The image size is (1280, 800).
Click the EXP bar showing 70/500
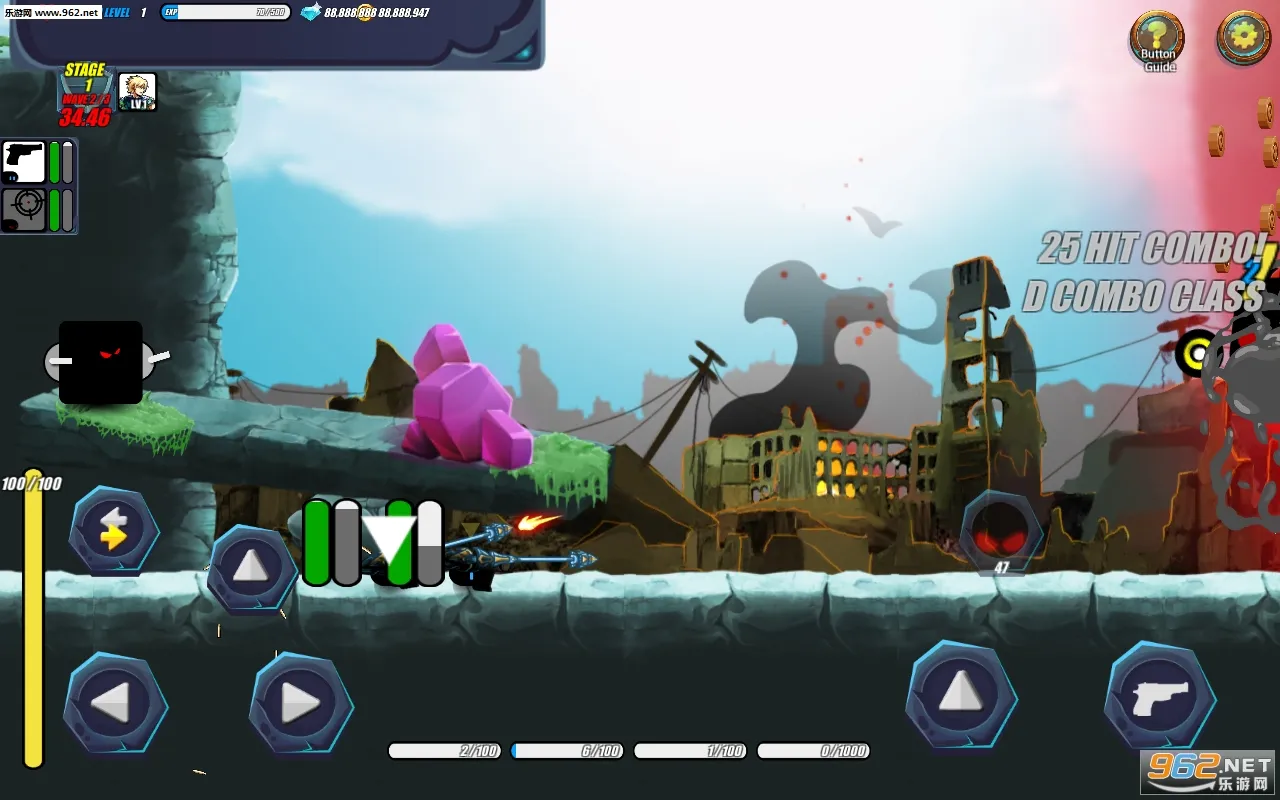[x=225, y=12]
